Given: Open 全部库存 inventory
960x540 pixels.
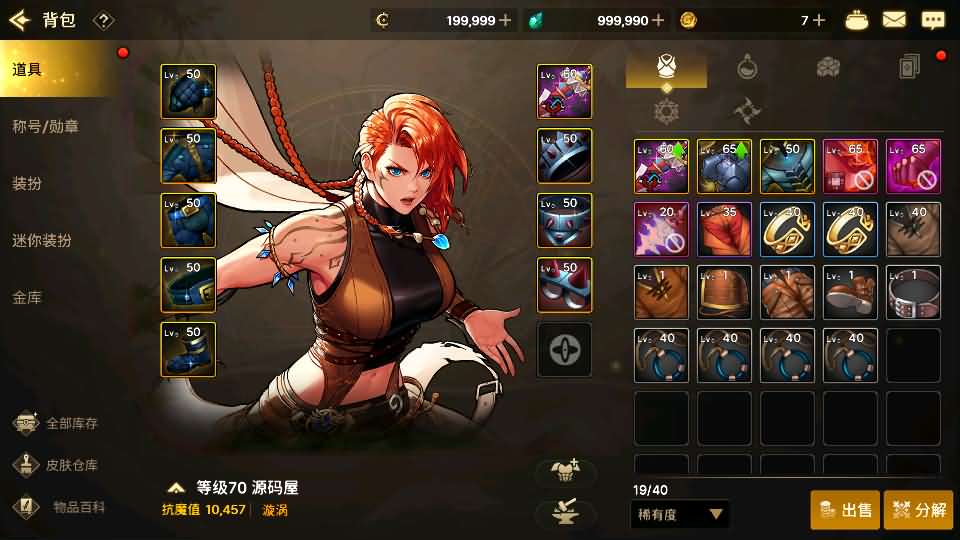Looking at the screenshot, I should pos(58,423).
